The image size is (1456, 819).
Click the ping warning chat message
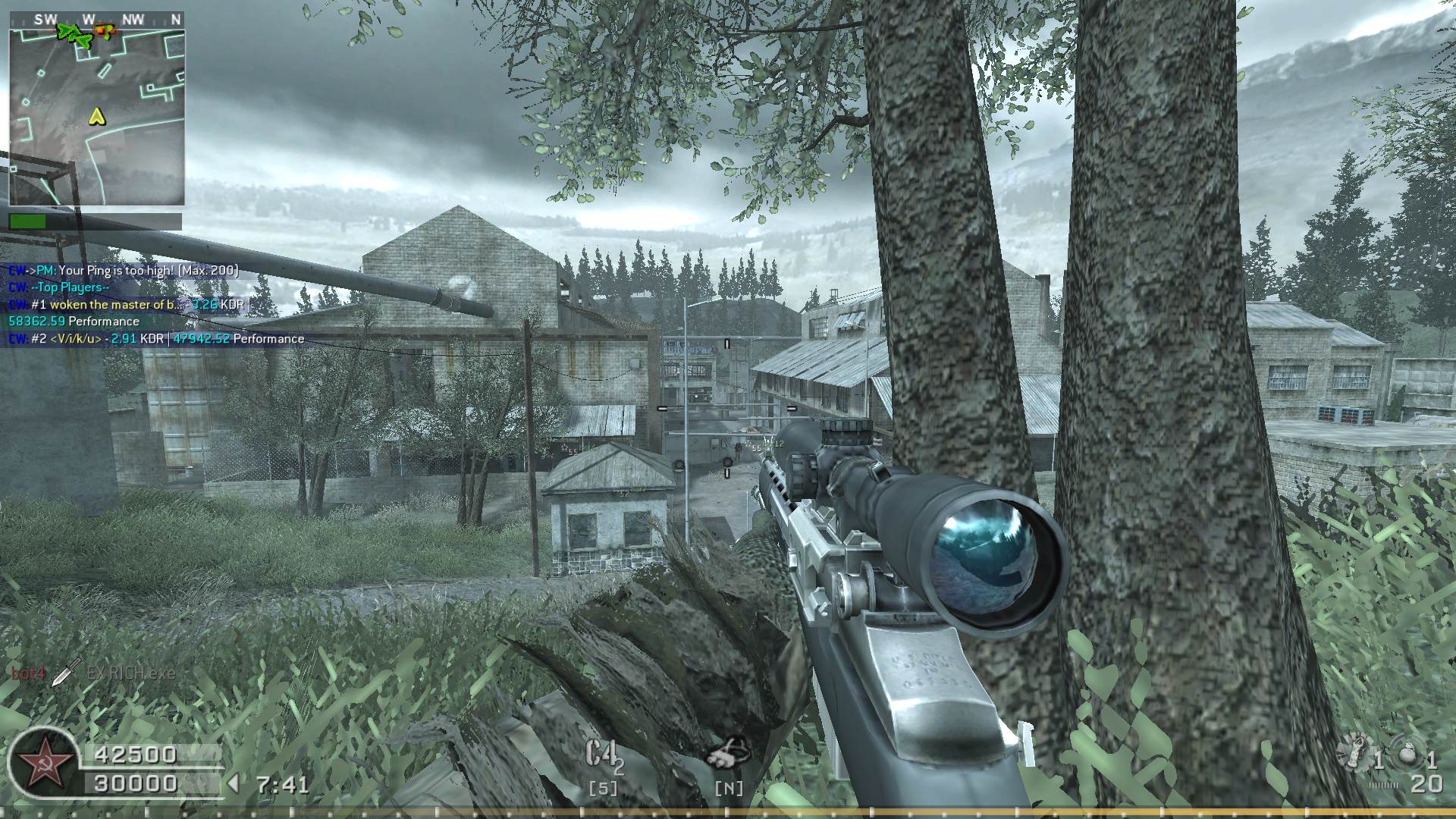click(x=124, y=270)
